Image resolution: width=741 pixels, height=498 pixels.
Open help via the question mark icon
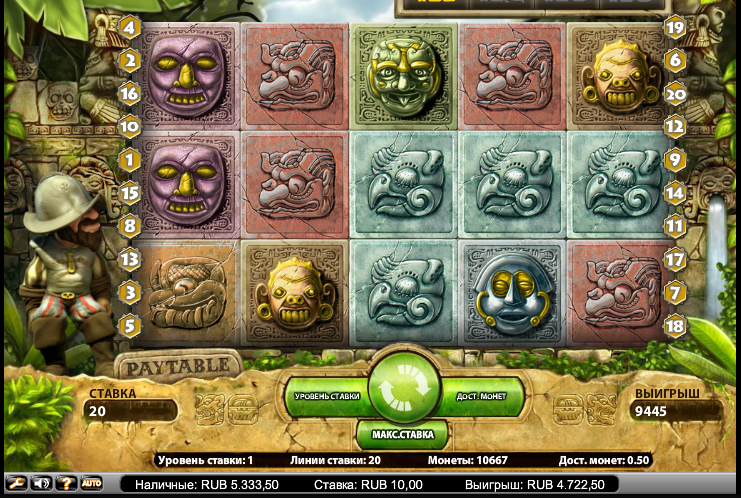[x=67, y=483]
